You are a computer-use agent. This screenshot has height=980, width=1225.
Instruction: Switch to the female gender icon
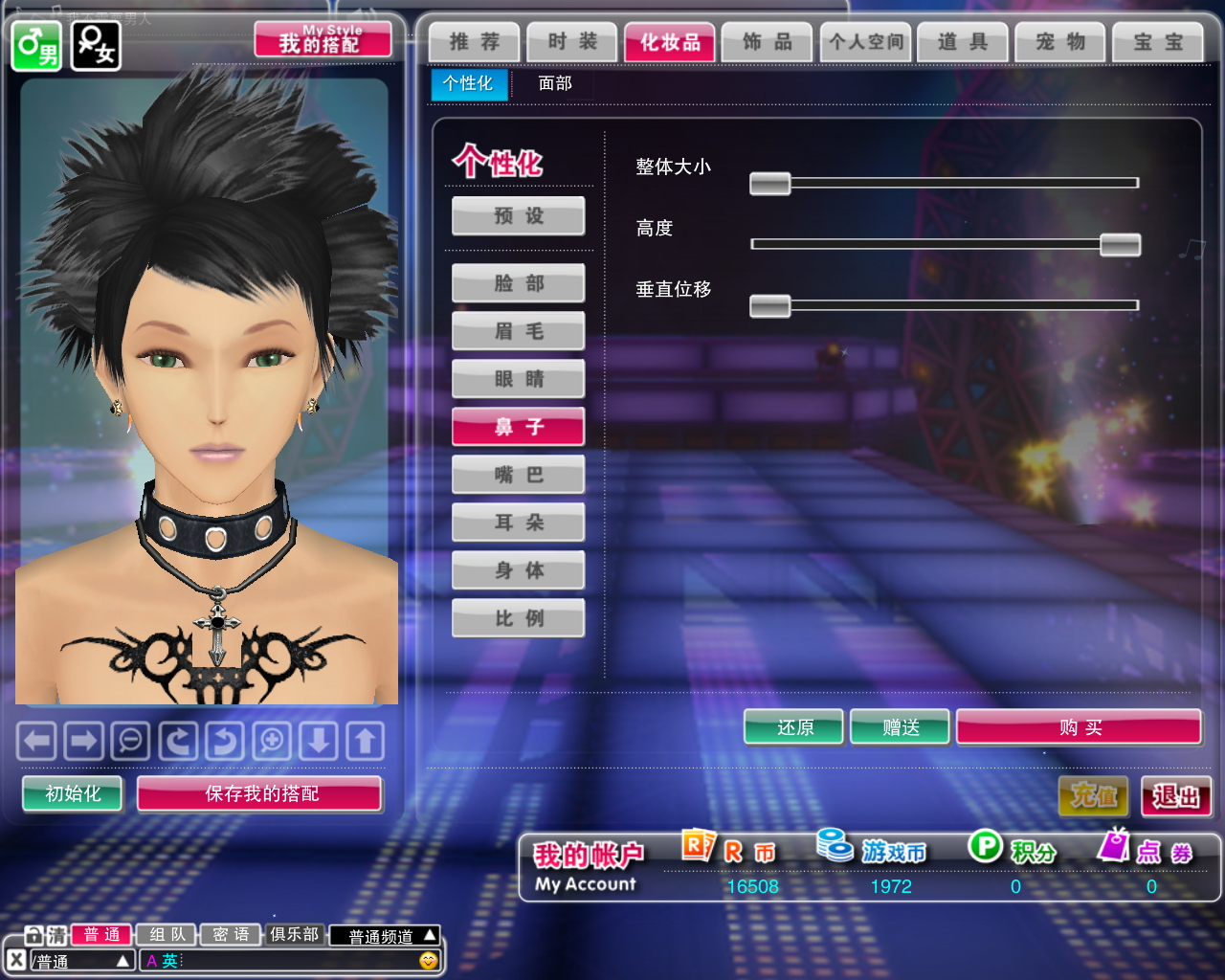96,45
